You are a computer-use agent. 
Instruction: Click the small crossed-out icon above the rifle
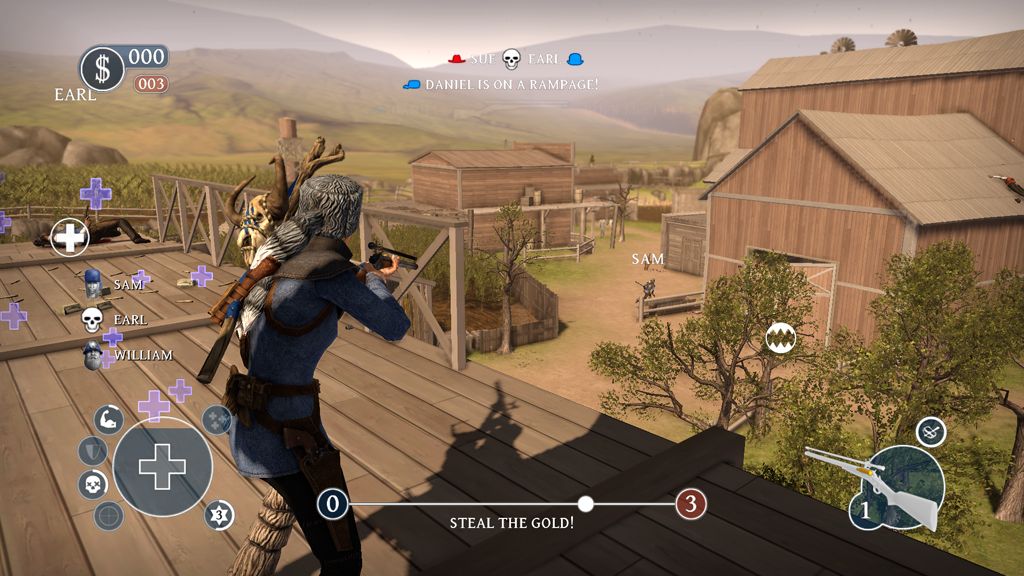(930, 431)
